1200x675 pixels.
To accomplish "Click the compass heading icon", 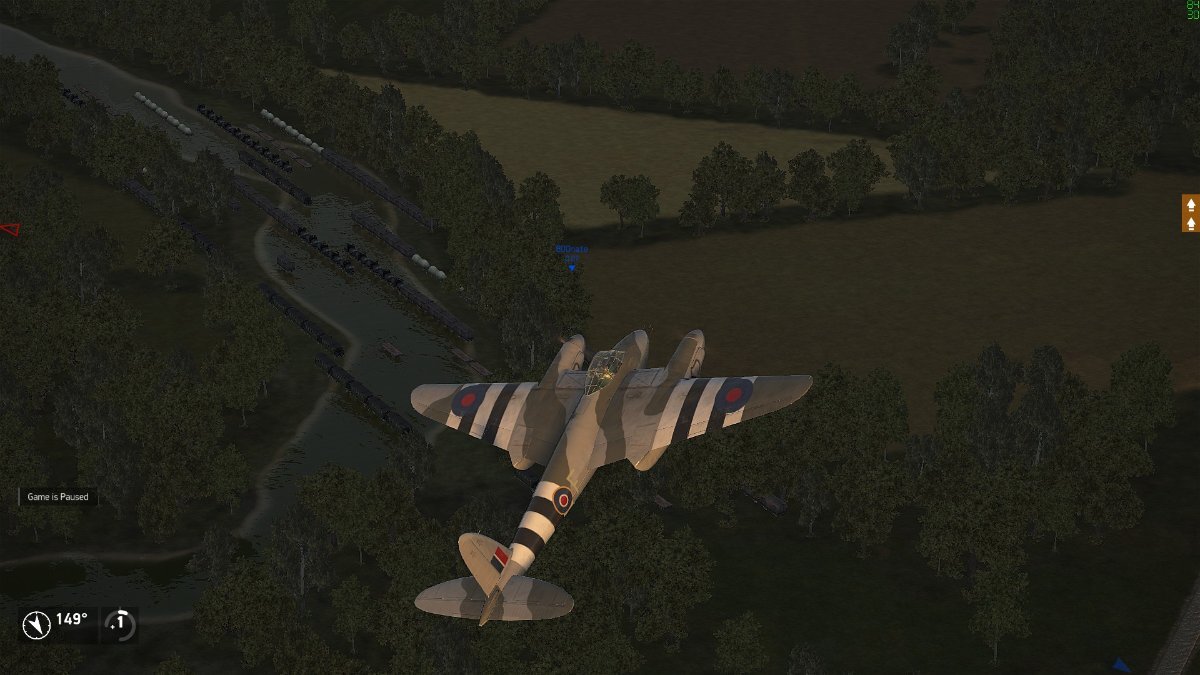I will (x=37, y=625).
